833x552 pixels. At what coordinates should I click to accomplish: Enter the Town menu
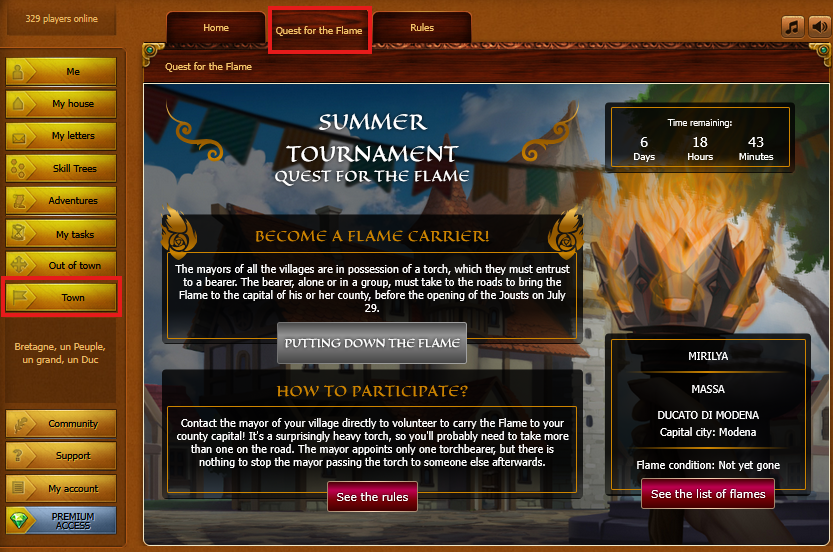(x=62, y=298)
